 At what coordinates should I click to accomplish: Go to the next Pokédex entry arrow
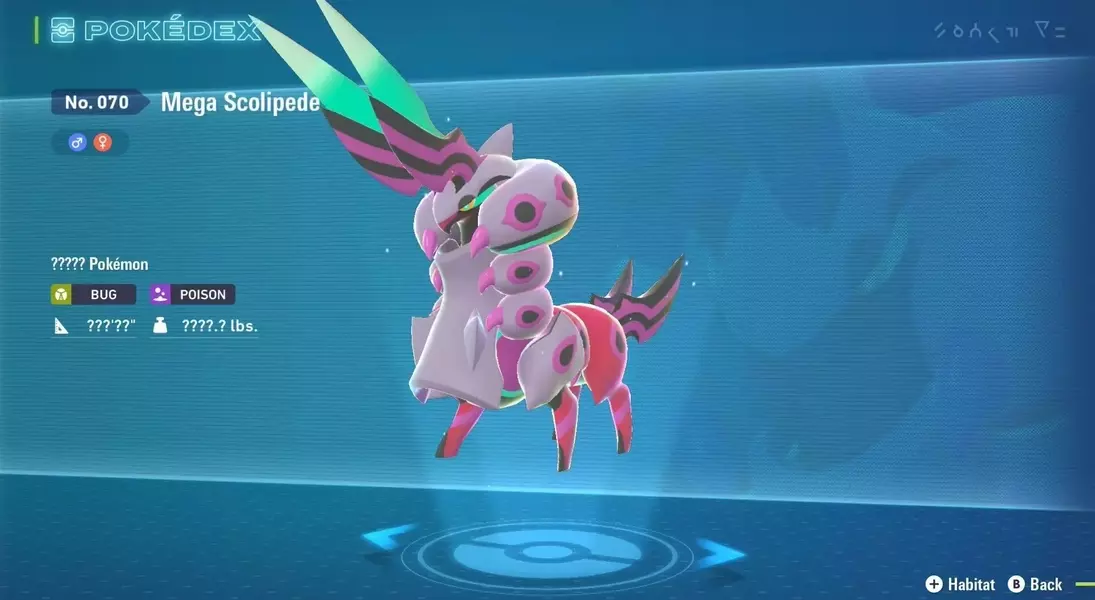coord(722,551)
